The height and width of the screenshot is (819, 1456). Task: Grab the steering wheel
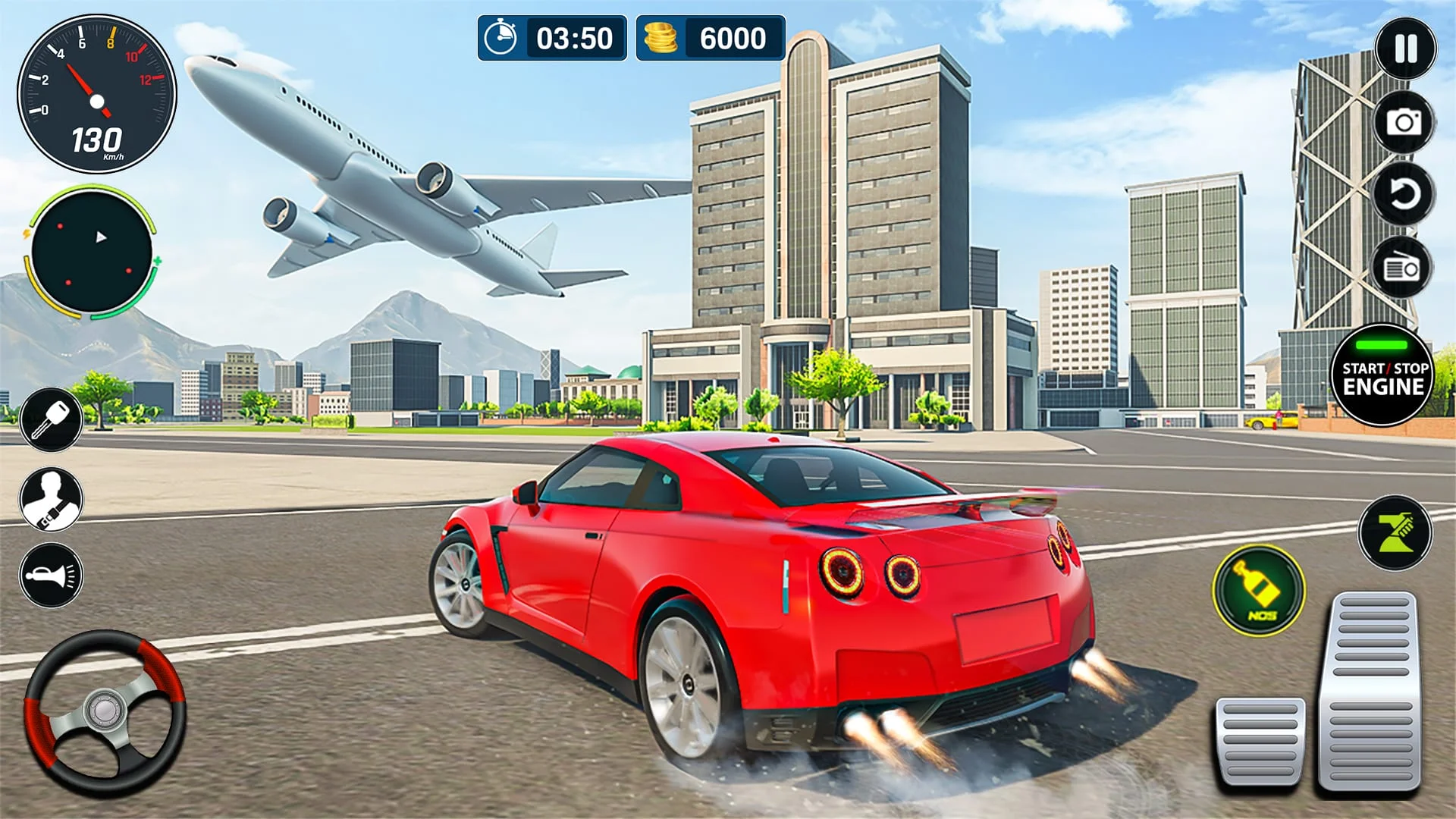tap(106, 709)
